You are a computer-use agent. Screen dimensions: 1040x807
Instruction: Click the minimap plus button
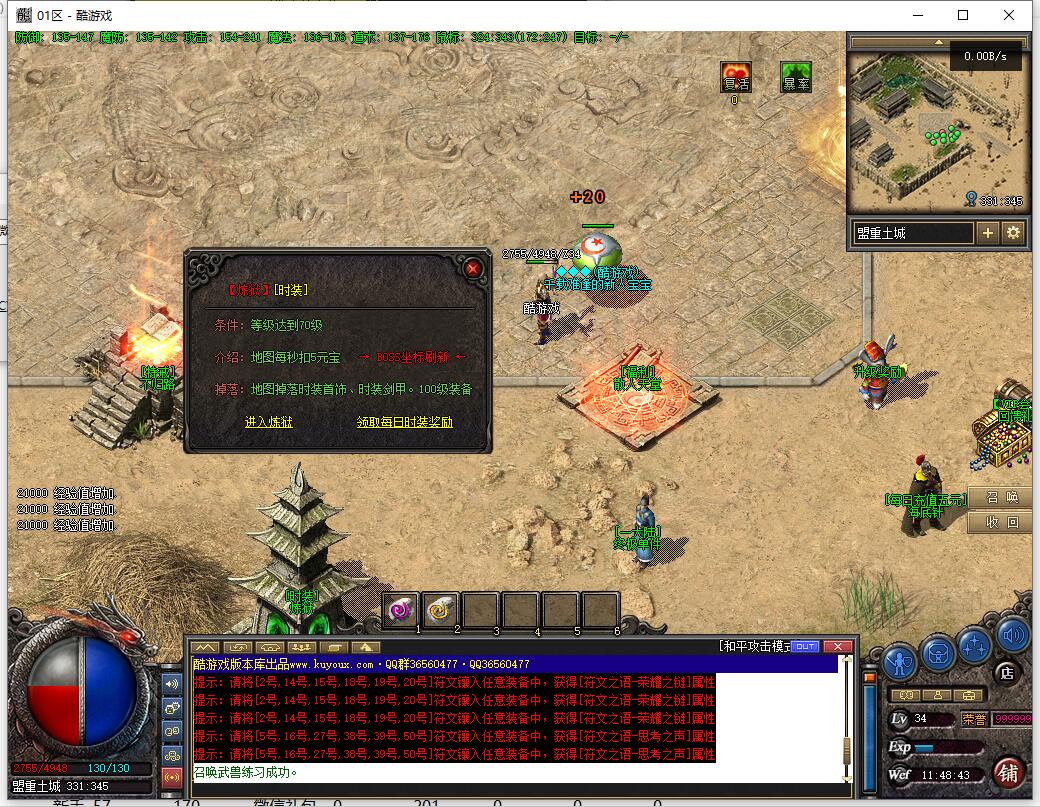point(988,233)
